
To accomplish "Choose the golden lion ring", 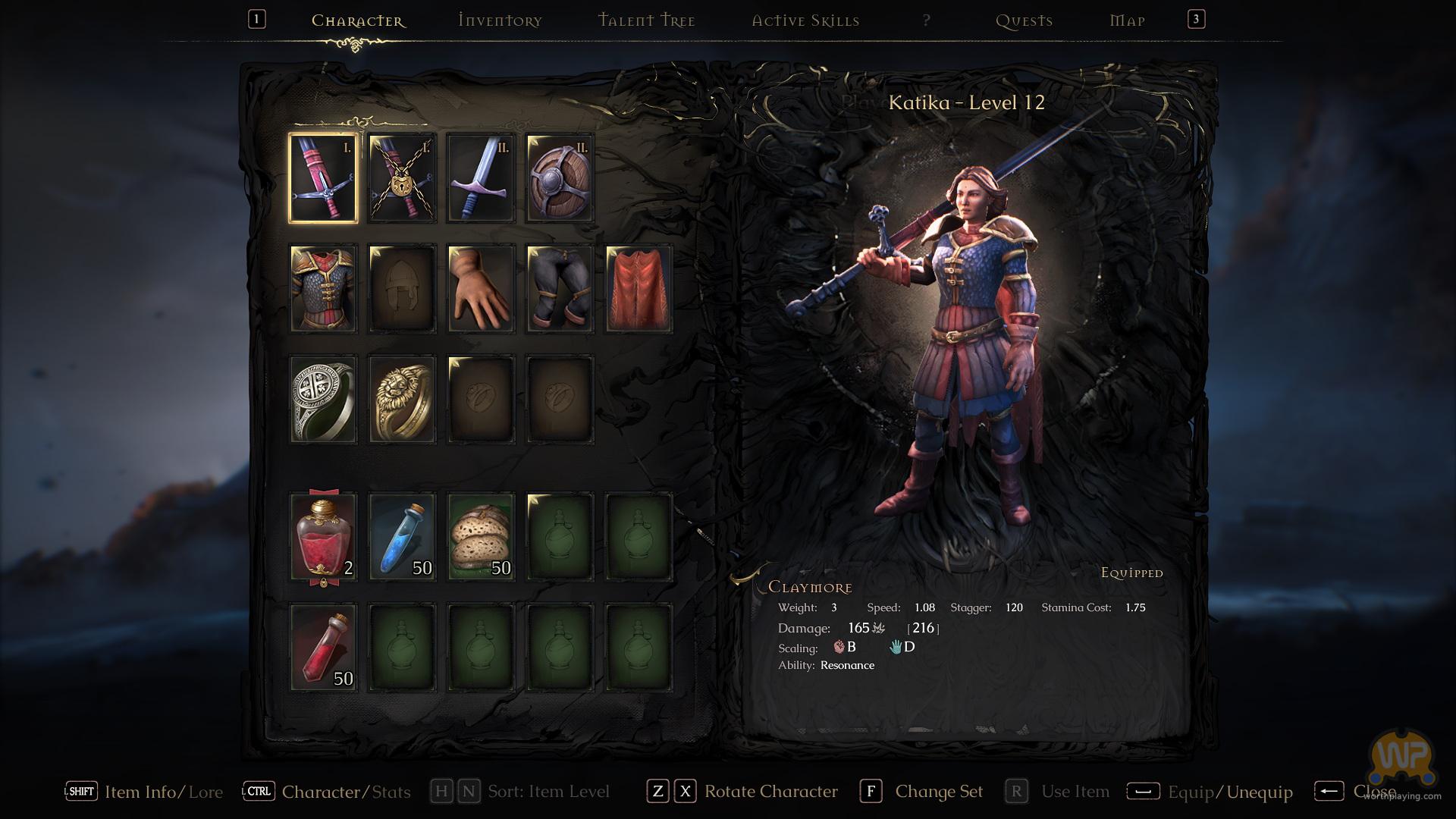I will [x=402, y=399].
